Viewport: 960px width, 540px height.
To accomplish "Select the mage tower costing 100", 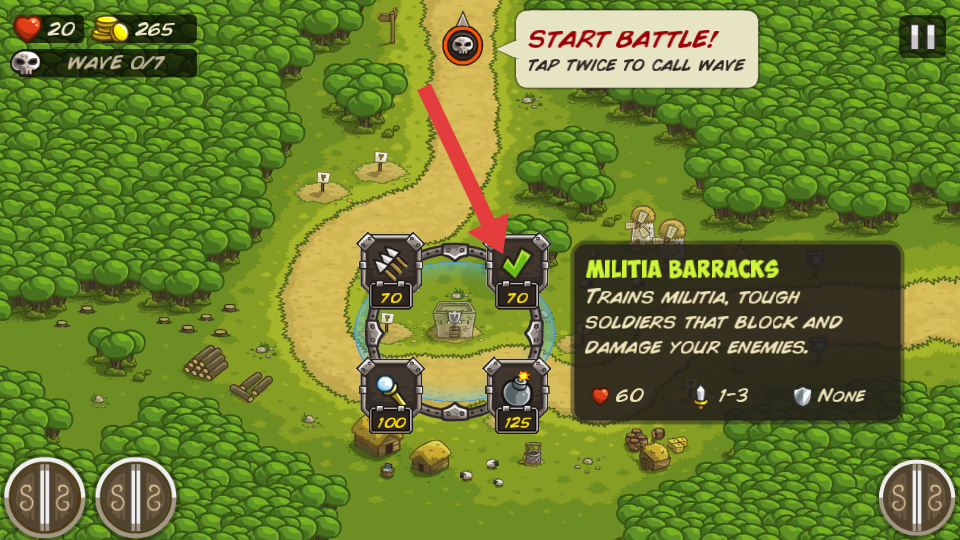I will 391,391.
